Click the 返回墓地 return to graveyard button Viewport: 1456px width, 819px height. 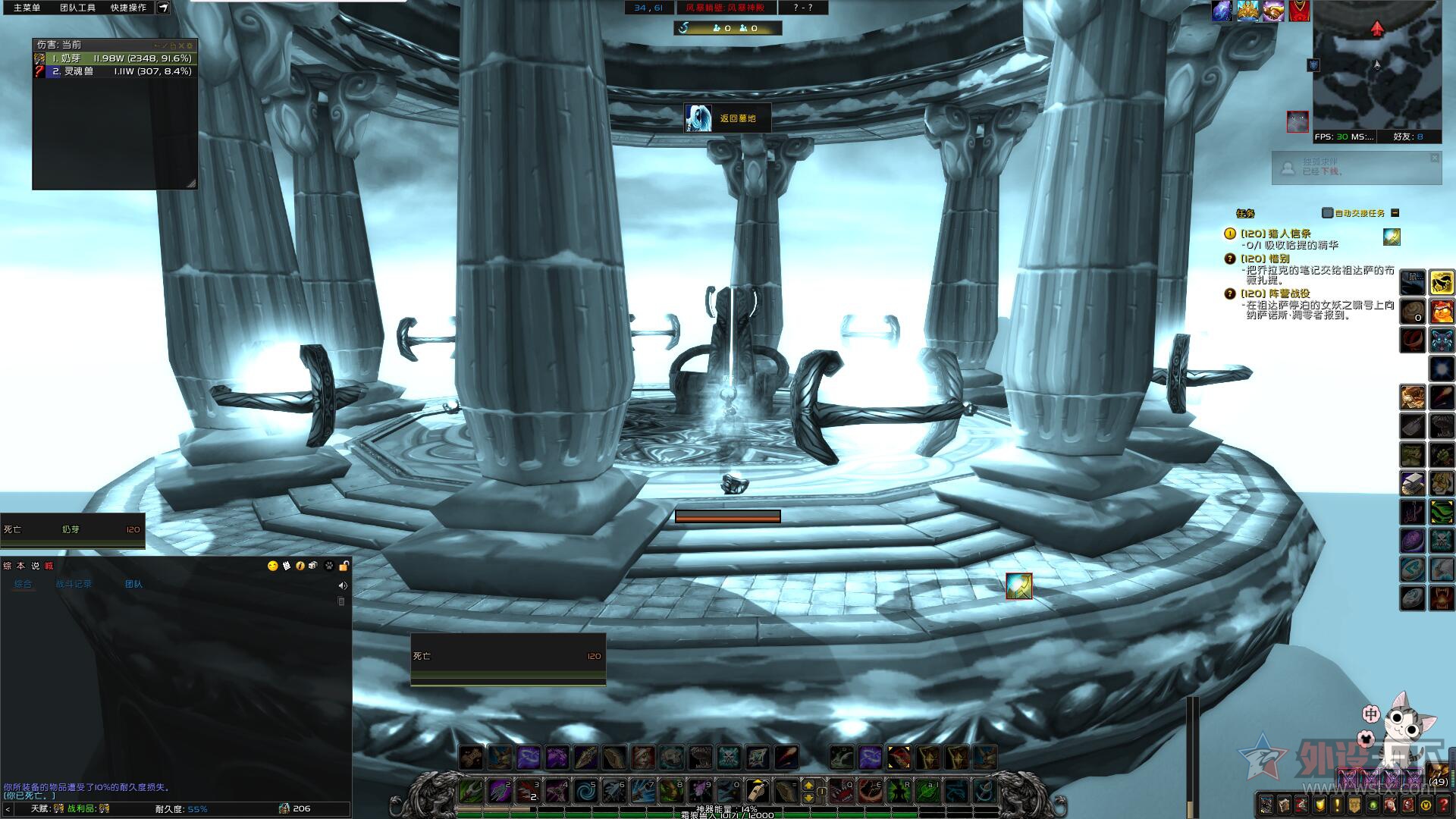[727, 118]
